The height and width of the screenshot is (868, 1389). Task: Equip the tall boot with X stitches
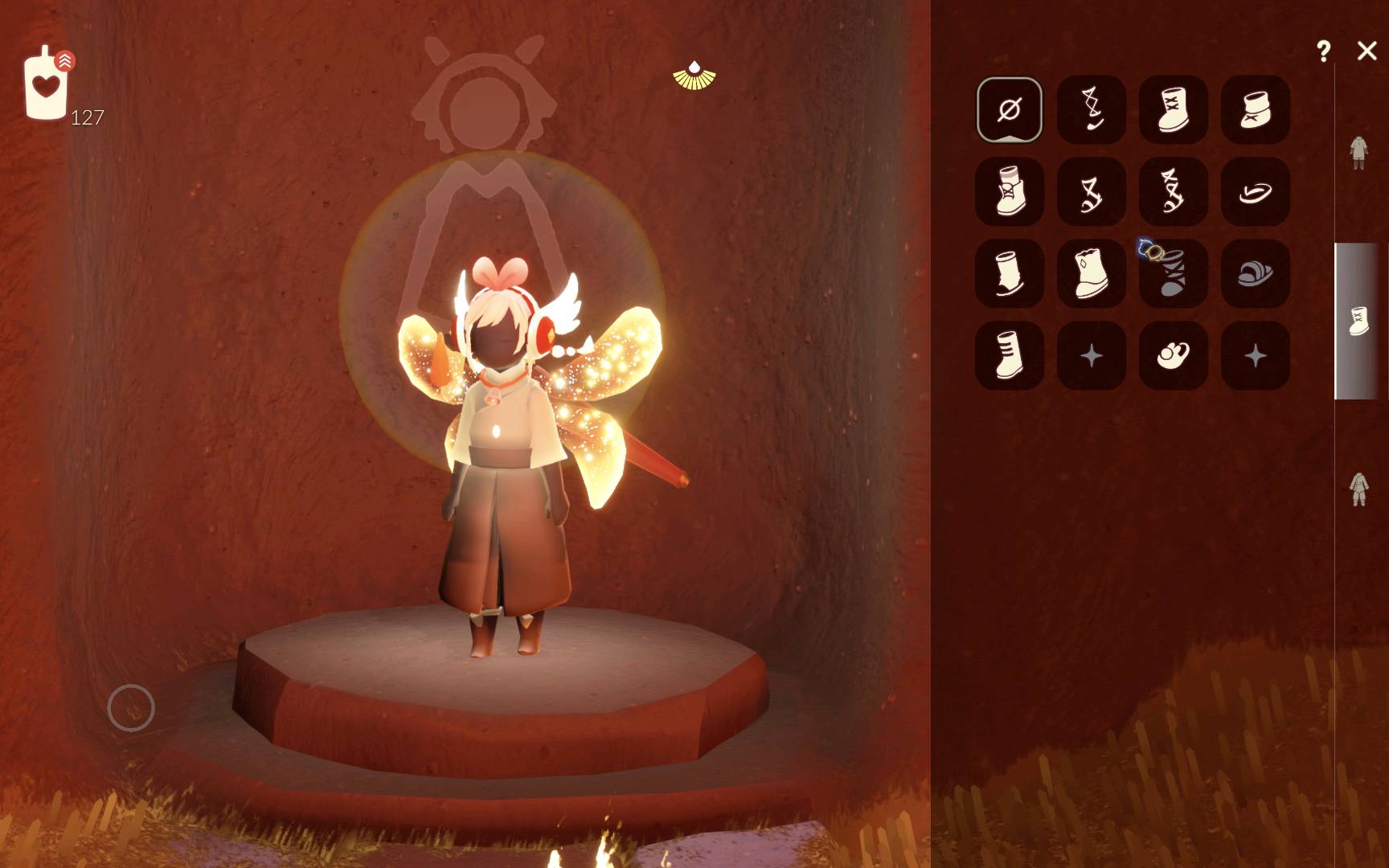click(x=1174, y=109)
